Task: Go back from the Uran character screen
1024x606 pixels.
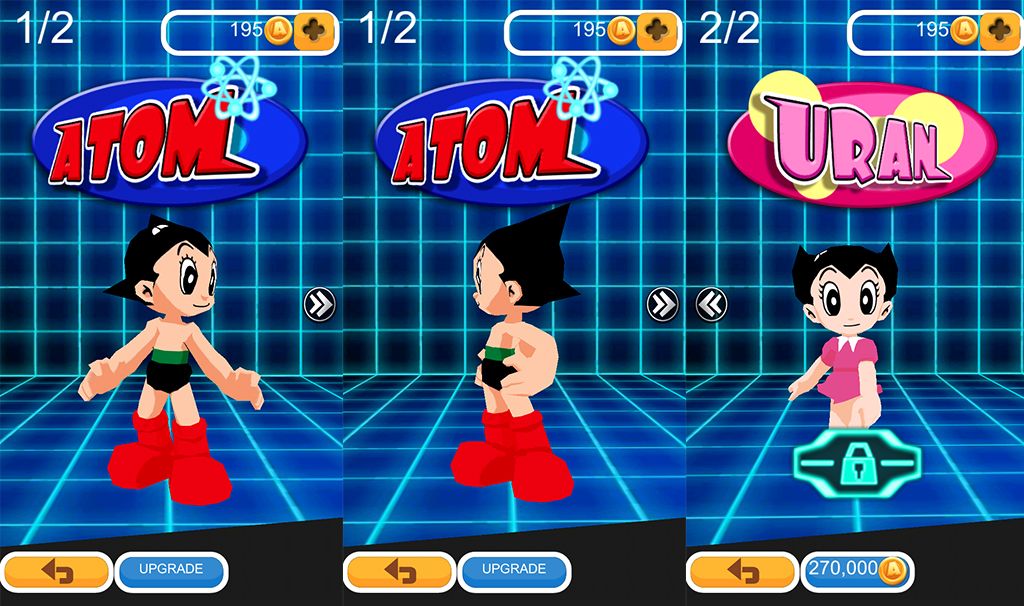Action: [x=741, y=571]
